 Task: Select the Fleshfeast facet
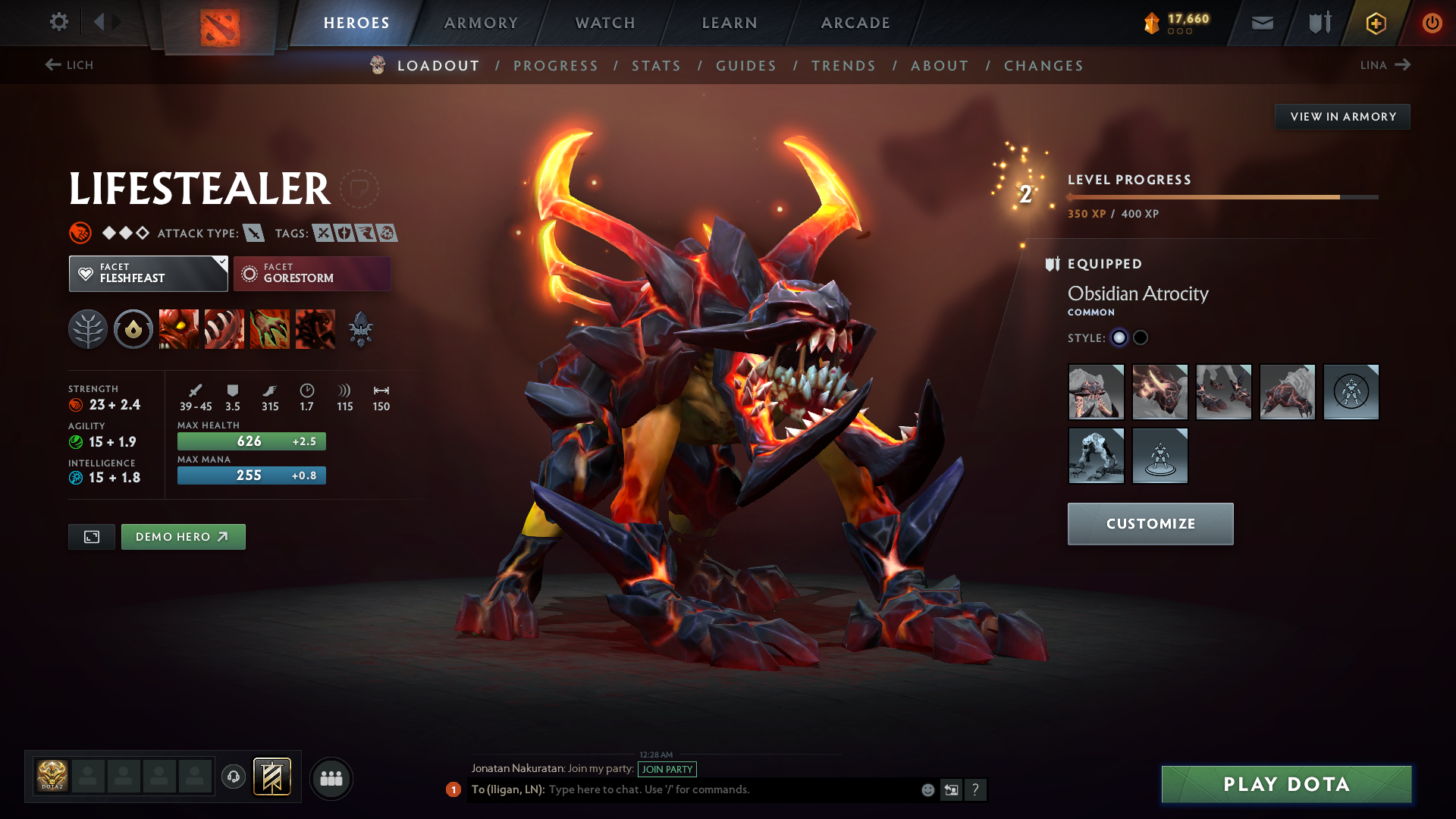tap(148, 274)
